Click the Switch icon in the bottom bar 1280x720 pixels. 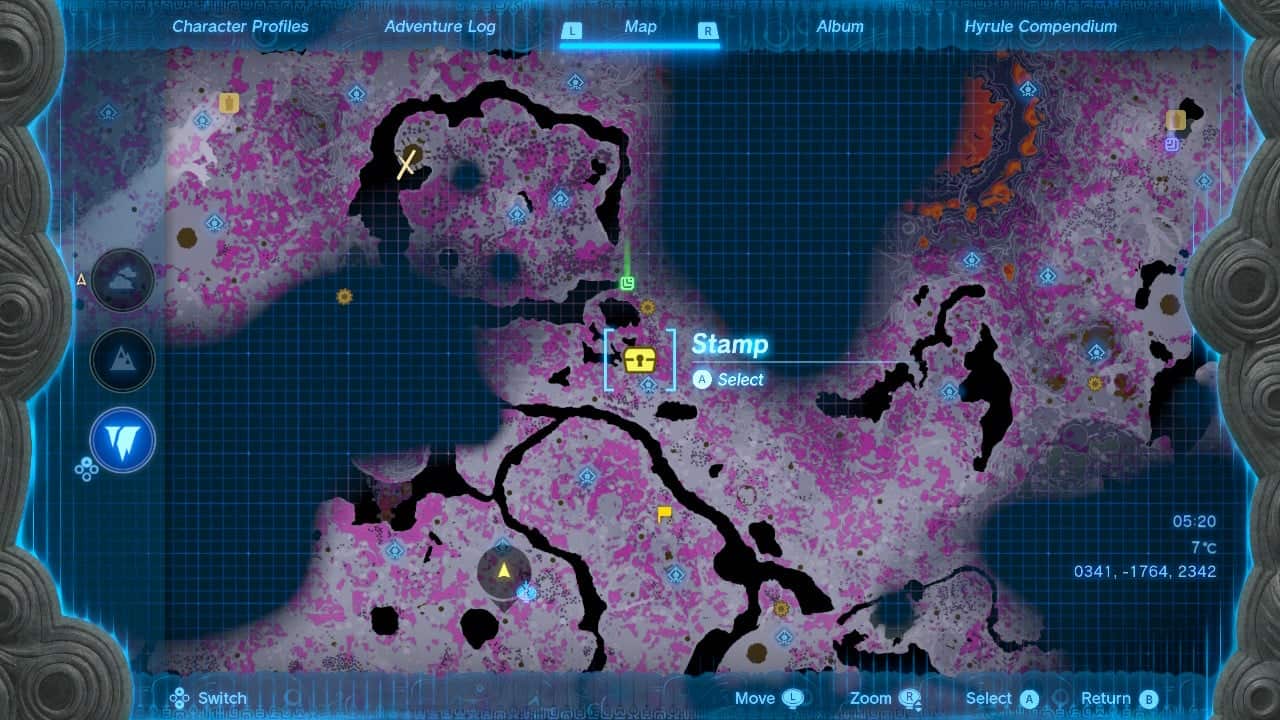point(178,697)
